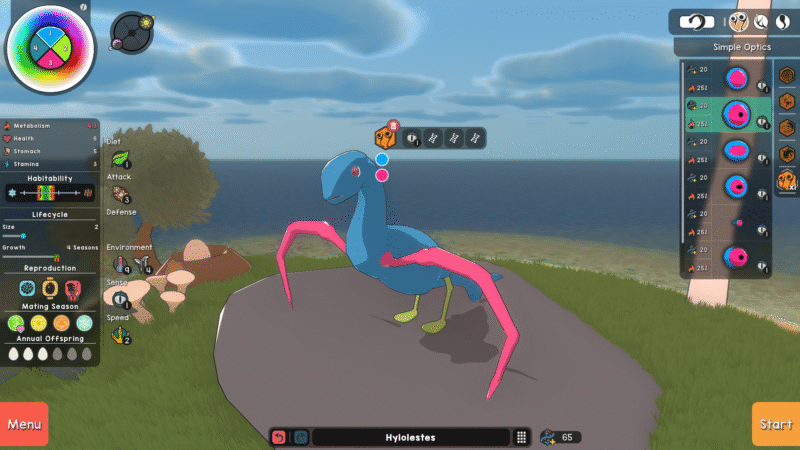Delete the part using the red trash icon

(393, 126)
